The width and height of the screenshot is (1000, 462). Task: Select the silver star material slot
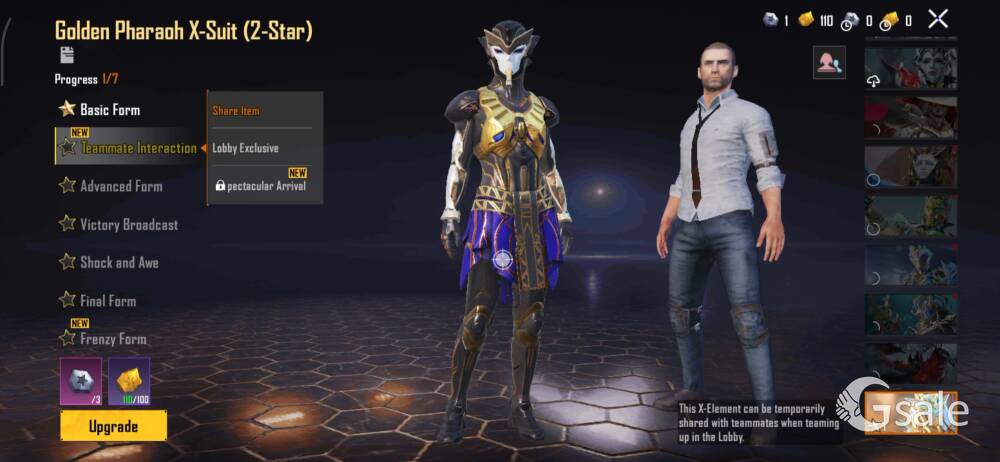coord(80,381)
